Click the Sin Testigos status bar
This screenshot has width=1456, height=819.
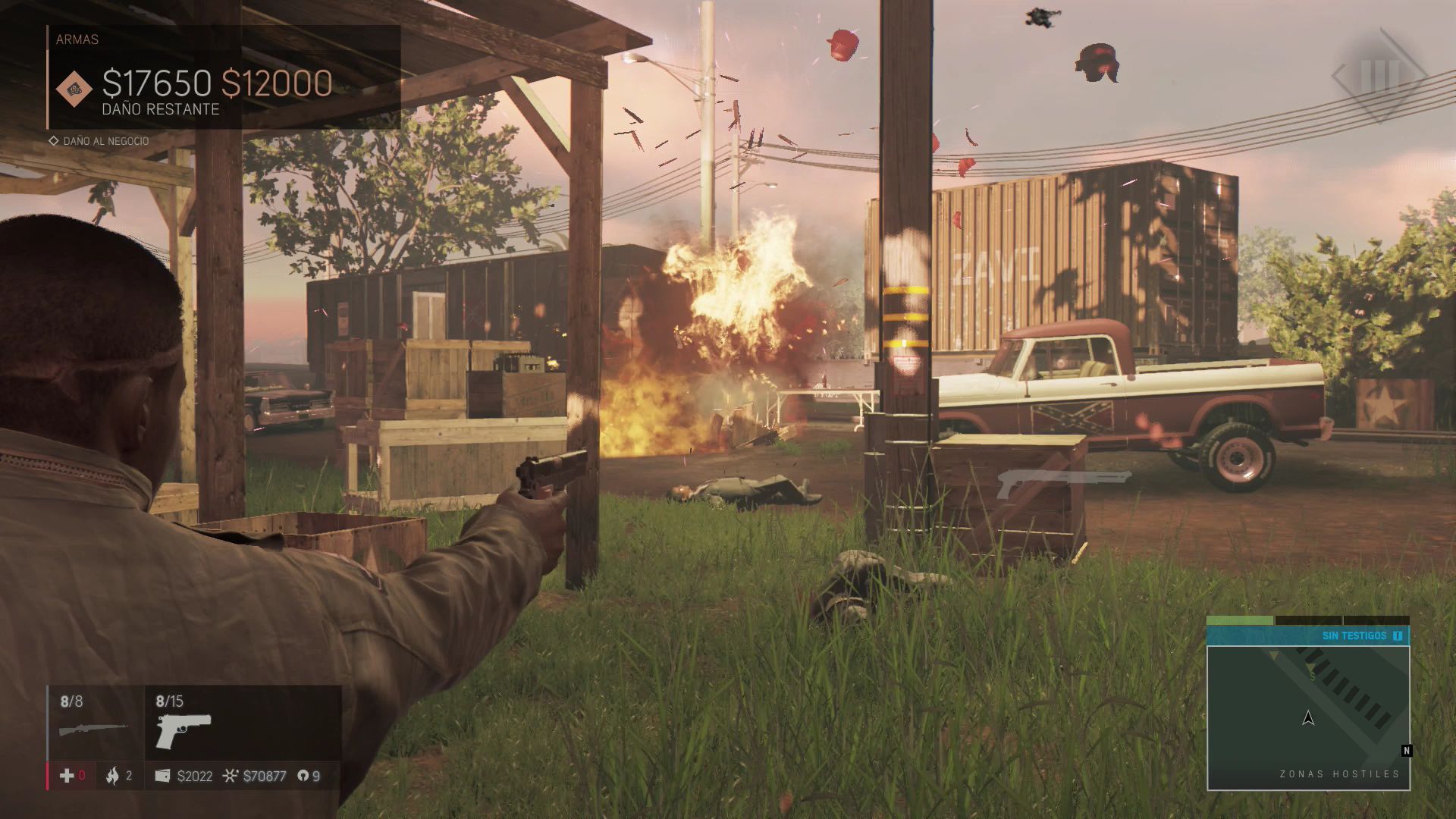[x=1307, y=635]
